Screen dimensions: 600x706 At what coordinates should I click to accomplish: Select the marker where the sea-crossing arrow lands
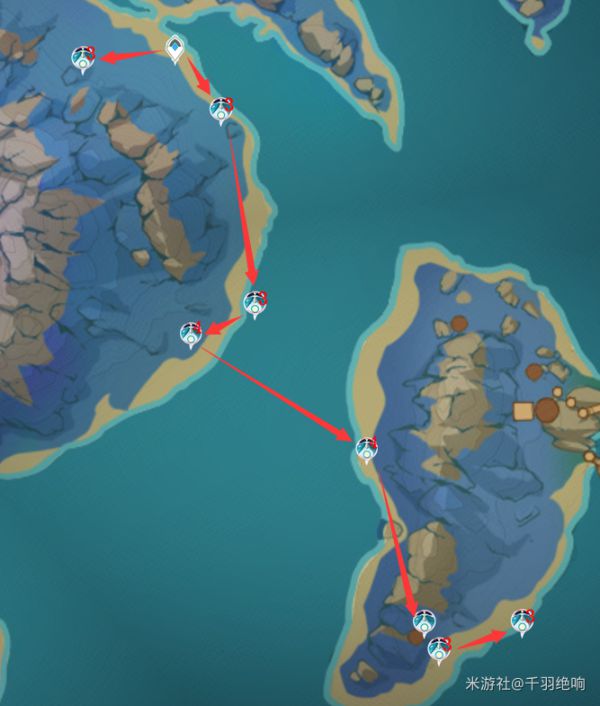(x=367, y=450)
